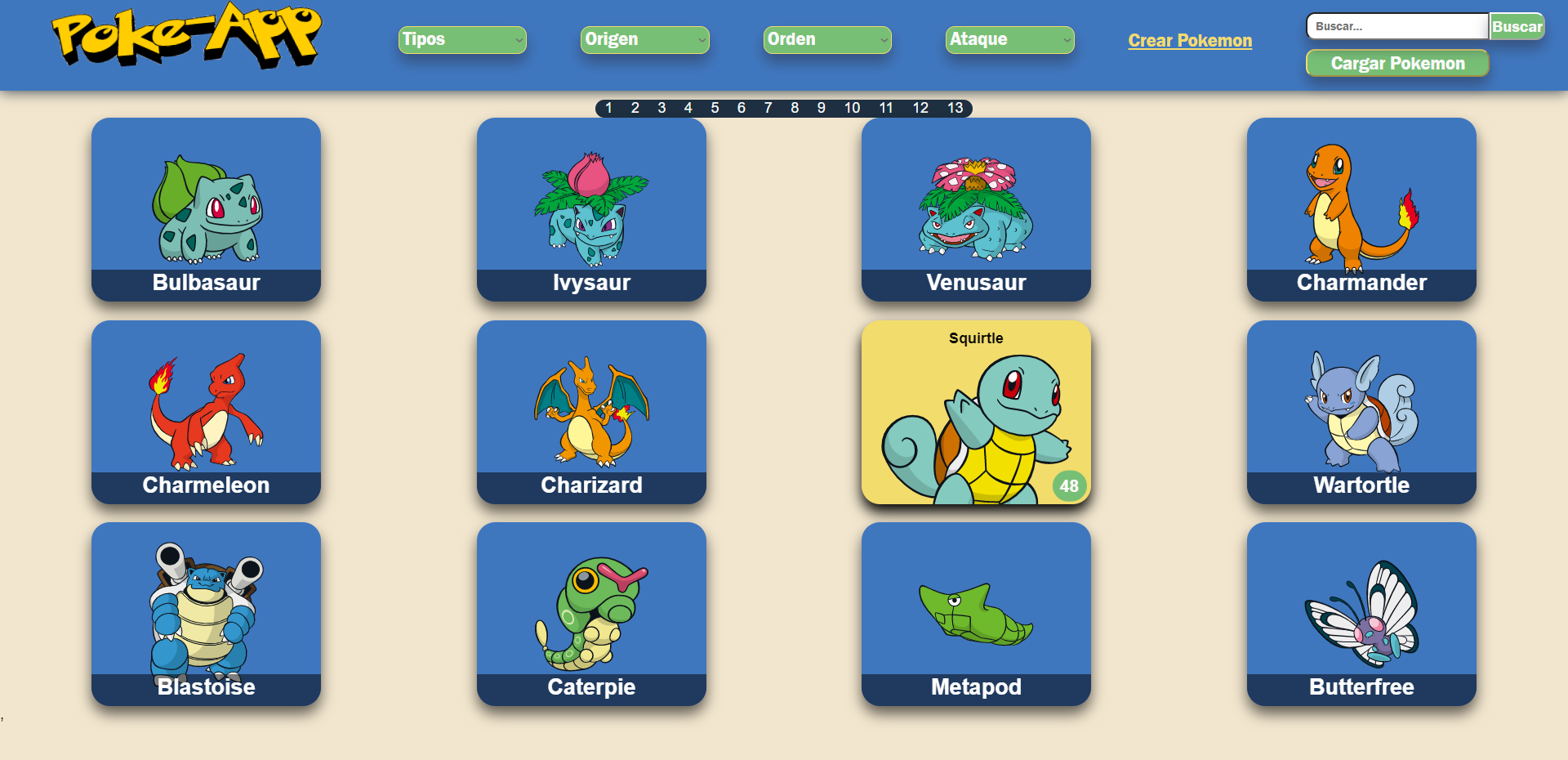1568x760 pixels.
Task: Jump to page 13
Action: click(x=955, y=107)
